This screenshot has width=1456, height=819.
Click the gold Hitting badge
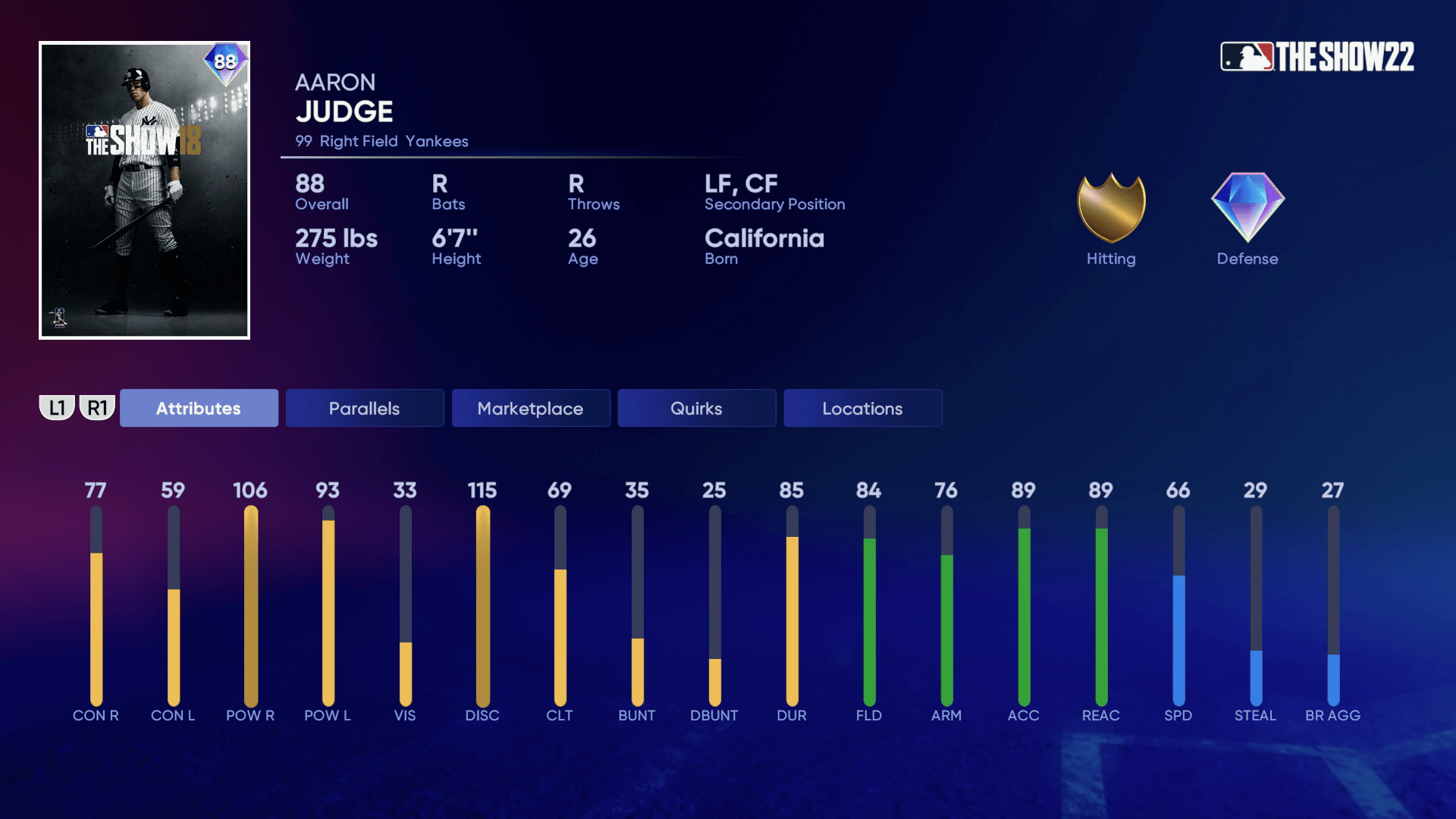click(x=1111, y=208)
